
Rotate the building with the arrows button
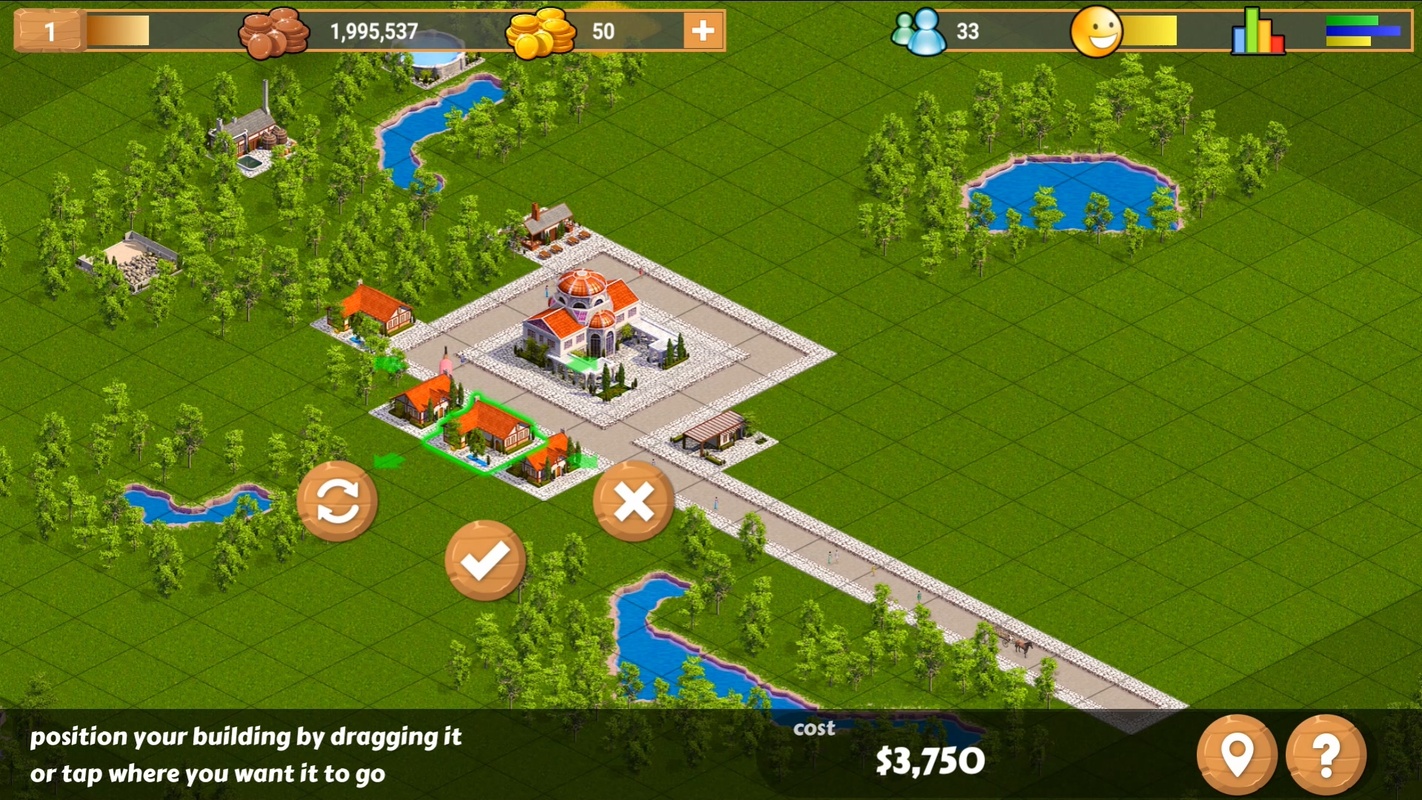pyautogui.click(x=338, y=501)
